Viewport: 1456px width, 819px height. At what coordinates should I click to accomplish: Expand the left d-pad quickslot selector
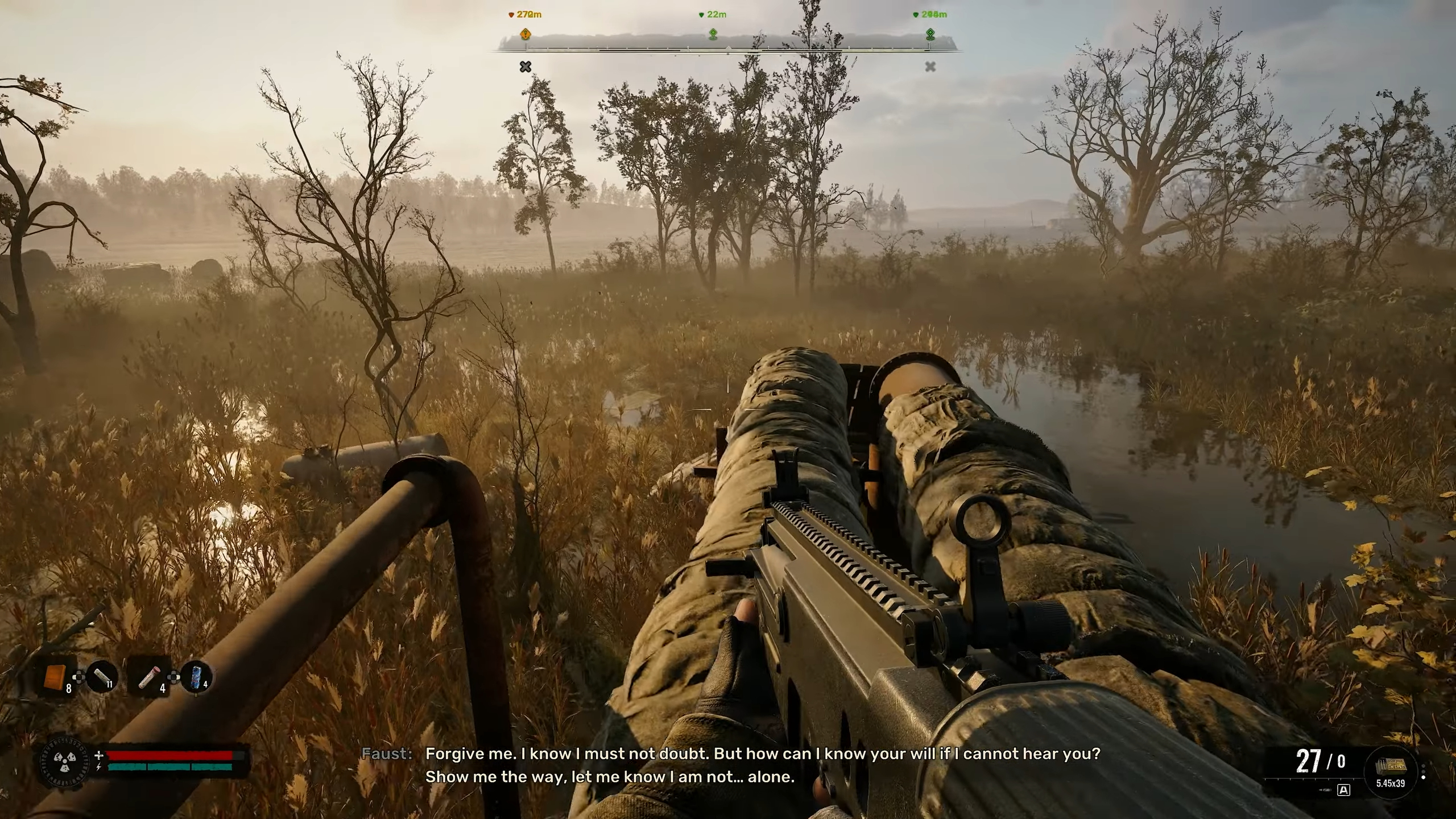click(79, 677)
